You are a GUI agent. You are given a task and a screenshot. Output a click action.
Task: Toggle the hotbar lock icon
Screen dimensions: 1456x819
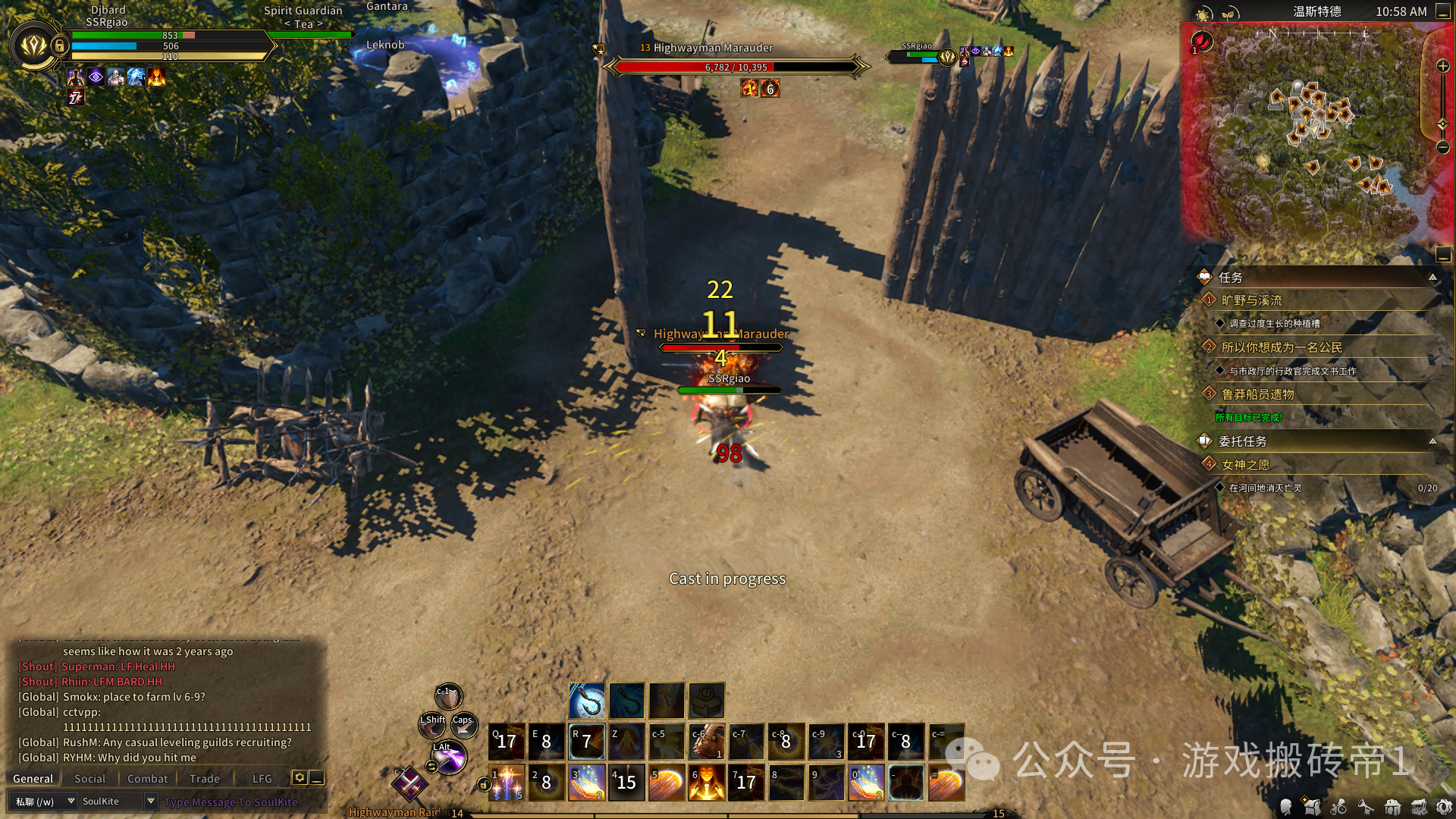point(484,784)
